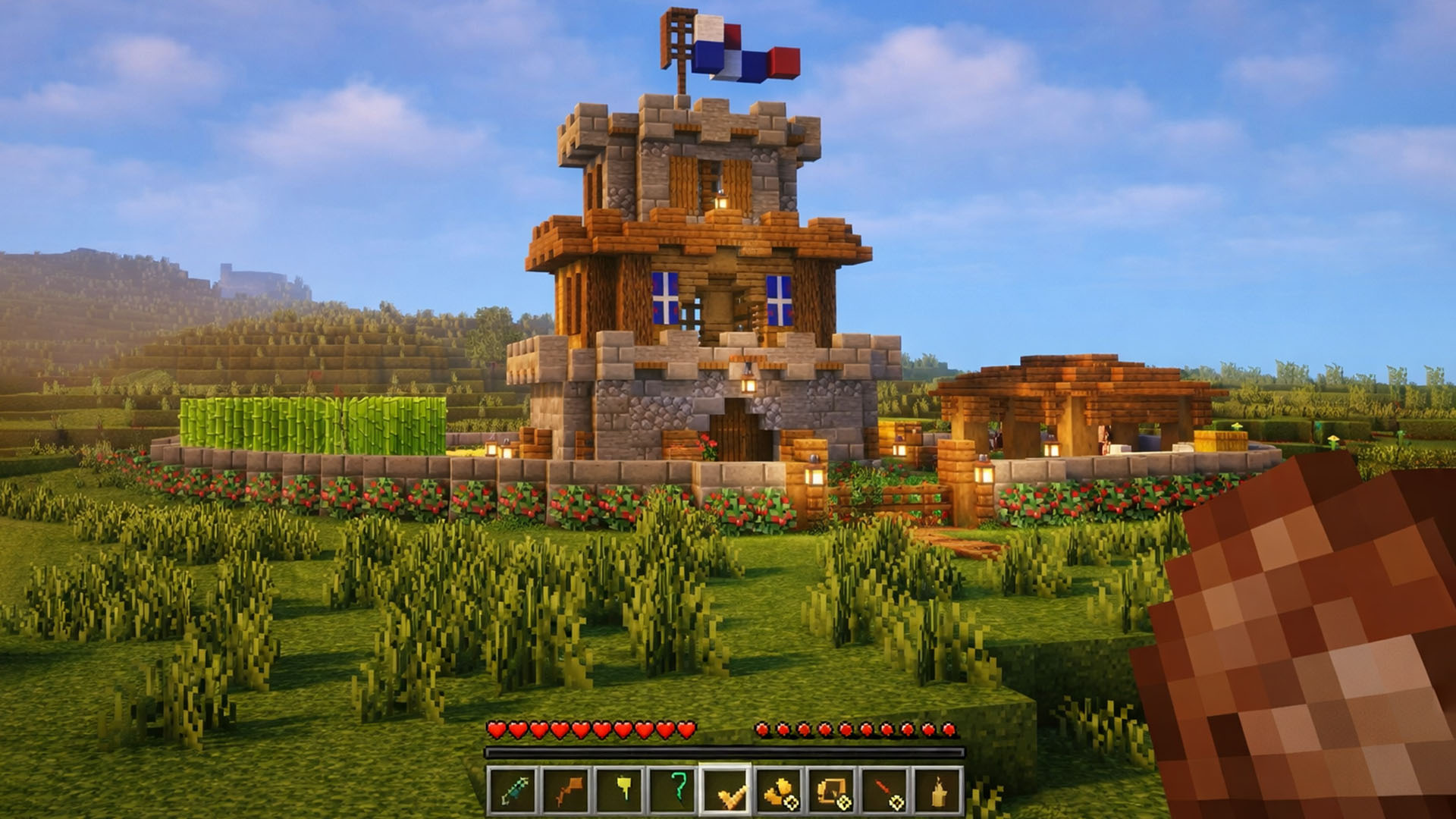Choose the orange axe-shaped item slot
The width and height of the screenshot is (1456, 819).
(564, 791)
